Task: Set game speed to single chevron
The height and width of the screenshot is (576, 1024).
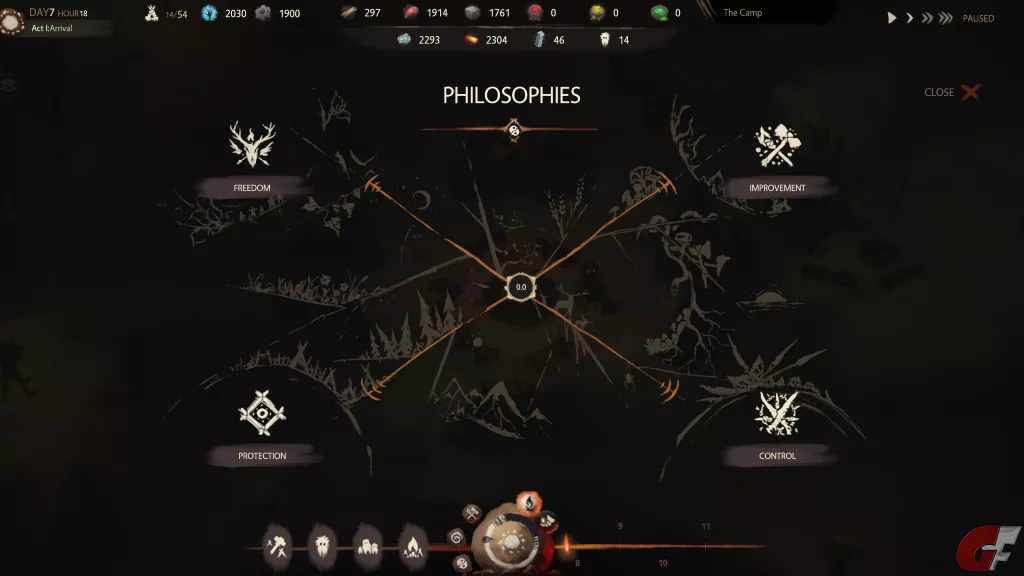Action: pos(910,18)
